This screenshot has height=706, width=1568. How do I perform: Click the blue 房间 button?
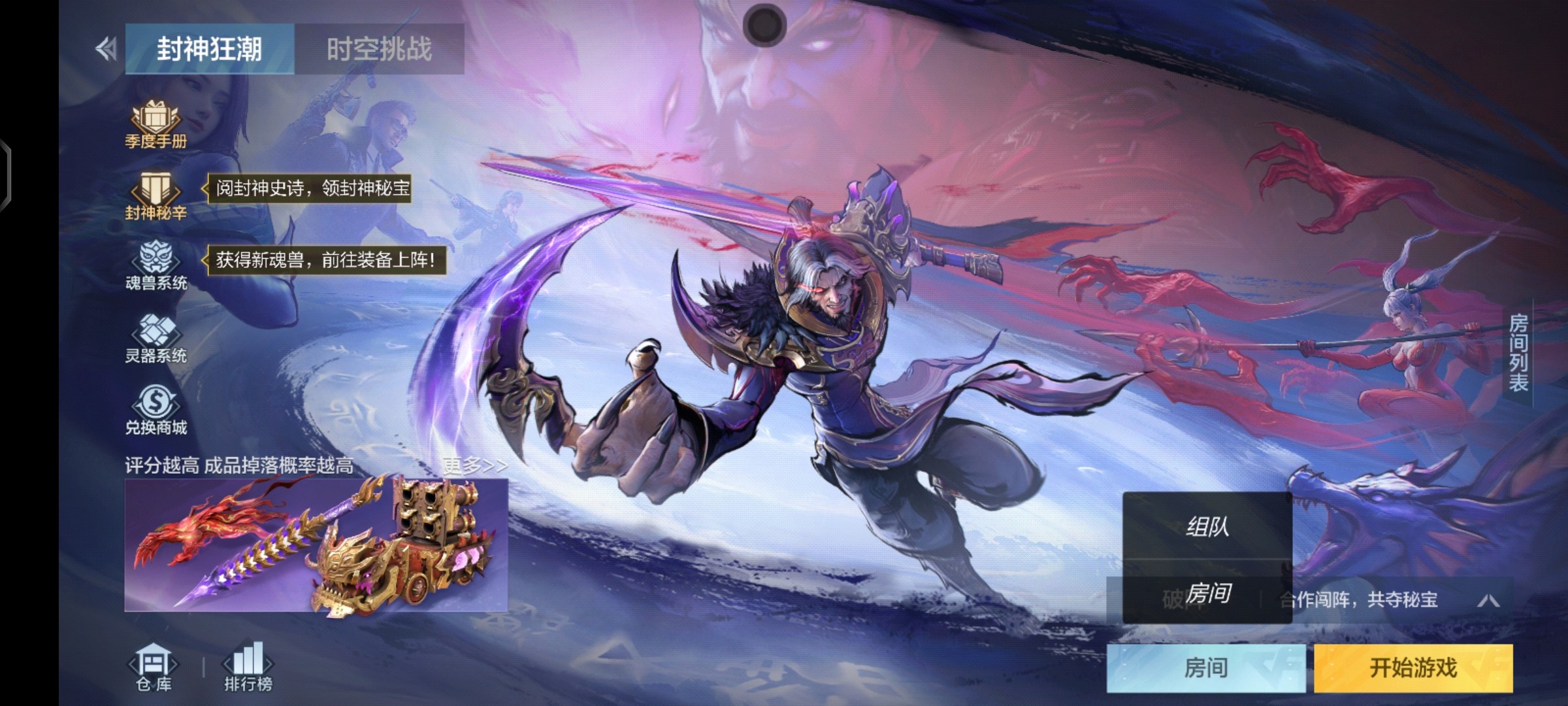click(x=1205, y=667)
